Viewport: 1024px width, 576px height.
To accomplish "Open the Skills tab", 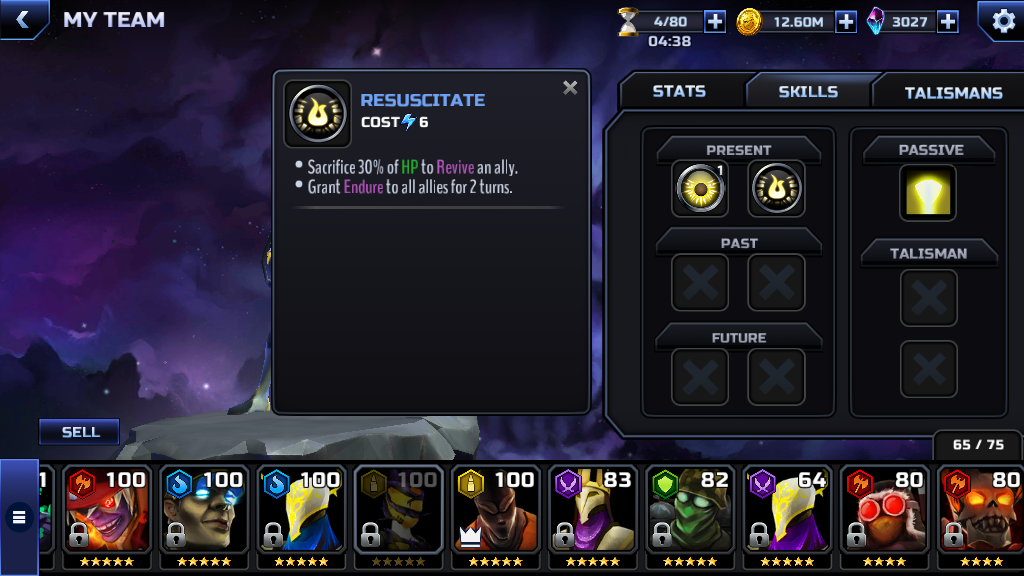I will pos(808,91).
